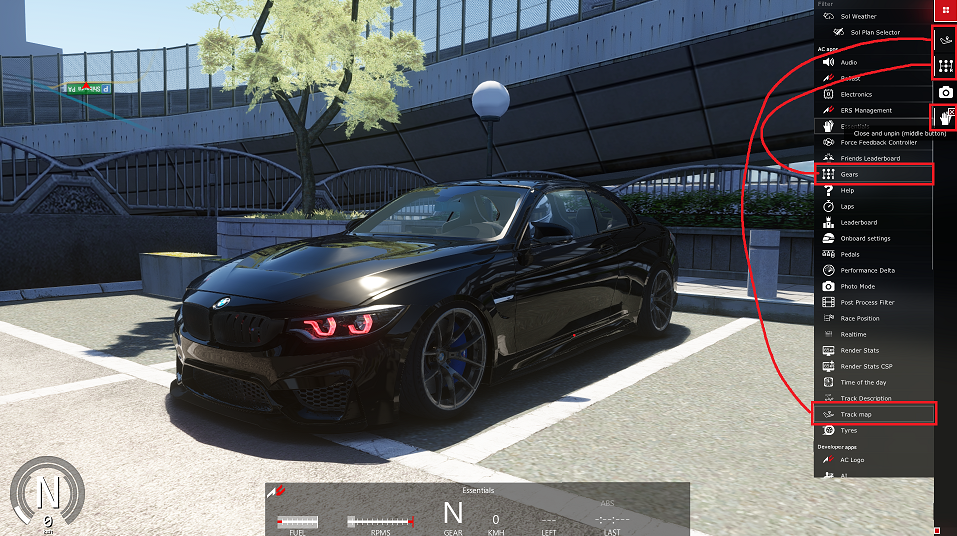Screen dimensions: 957x536
Task: Activate Photo Mode from the list
Action: click(x=857, y=286)
